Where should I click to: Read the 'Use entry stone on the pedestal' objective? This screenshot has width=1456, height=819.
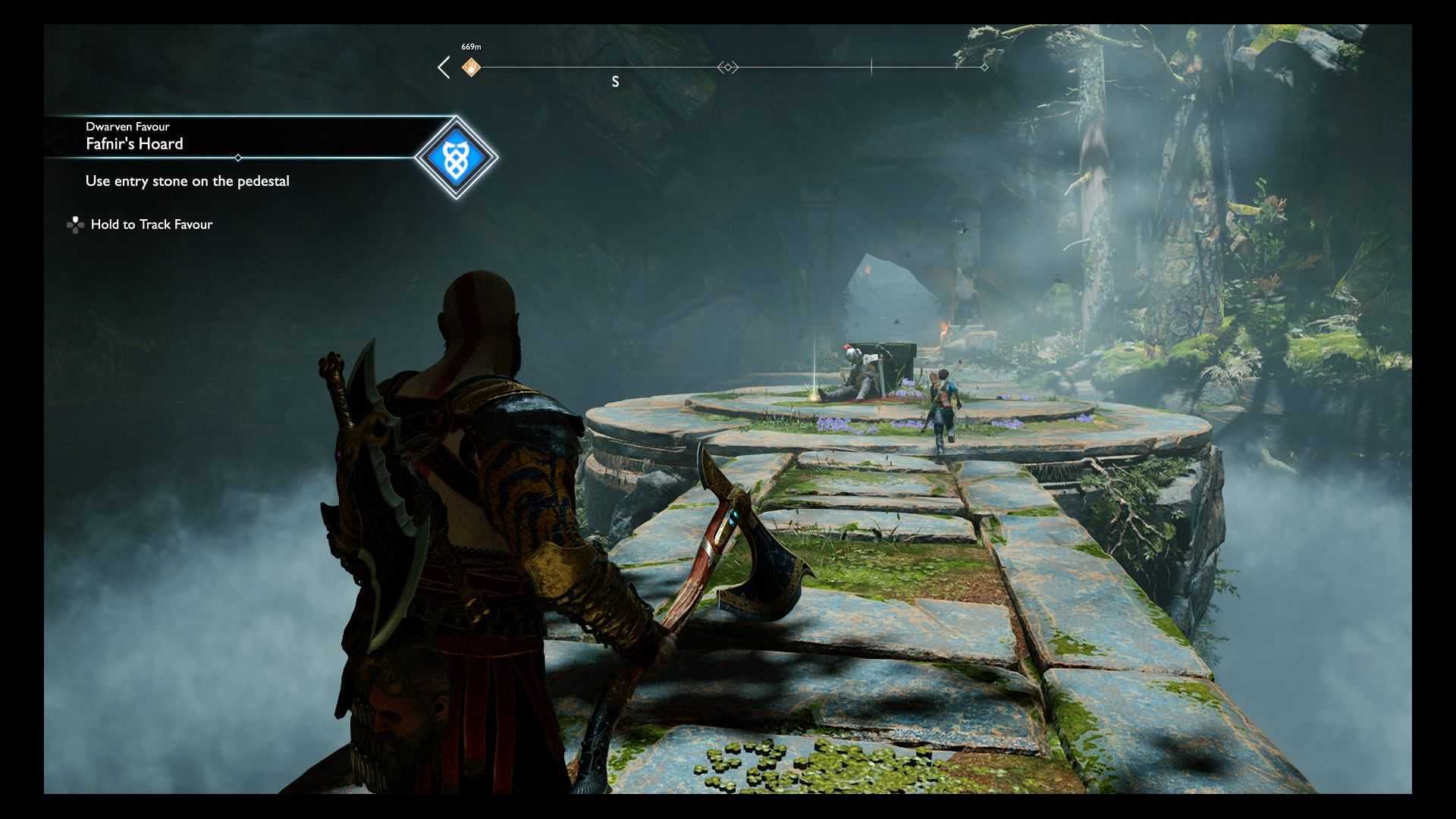[187, 181]
